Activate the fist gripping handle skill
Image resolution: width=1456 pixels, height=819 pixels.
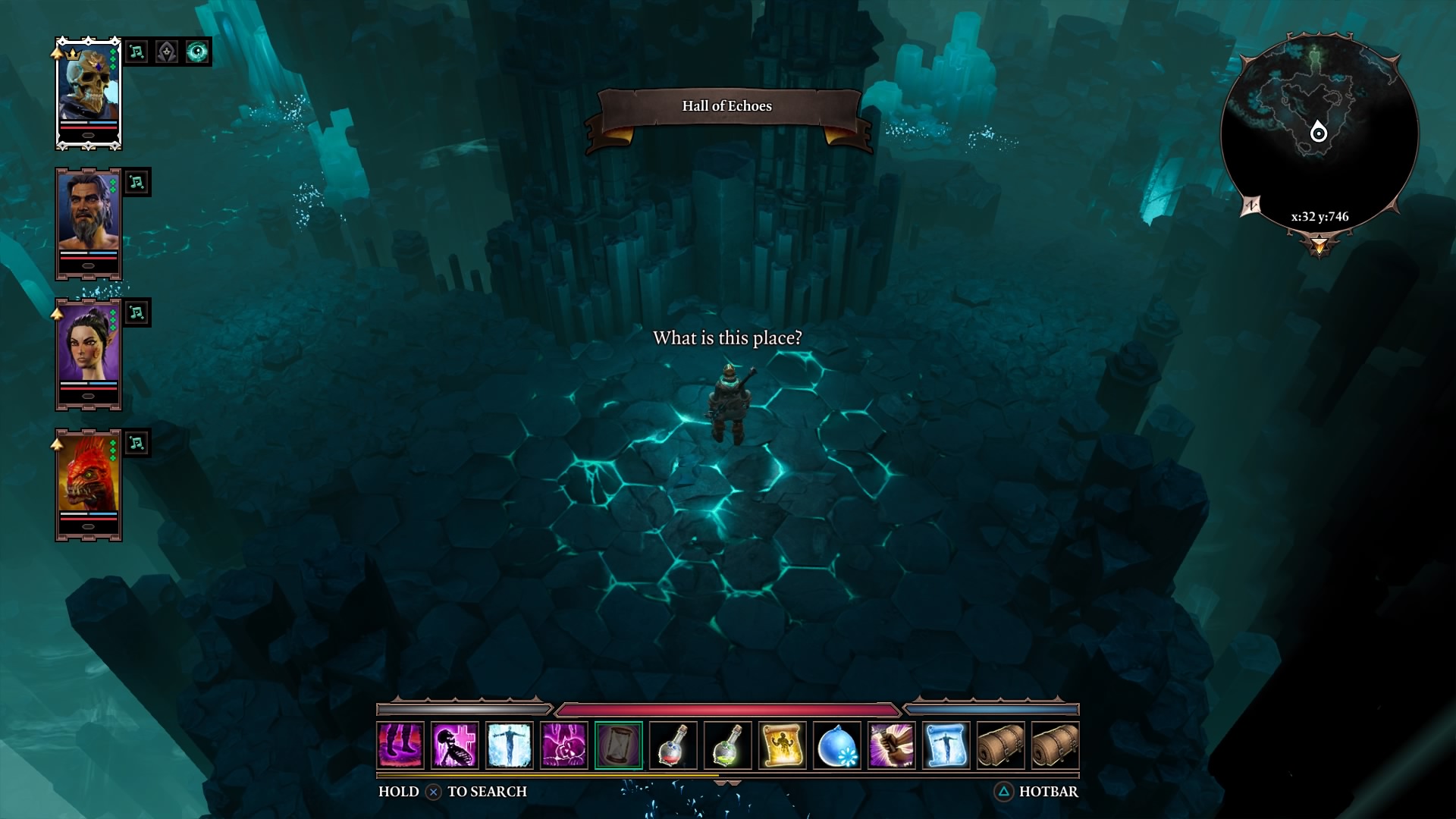click(x=892, y=745)
